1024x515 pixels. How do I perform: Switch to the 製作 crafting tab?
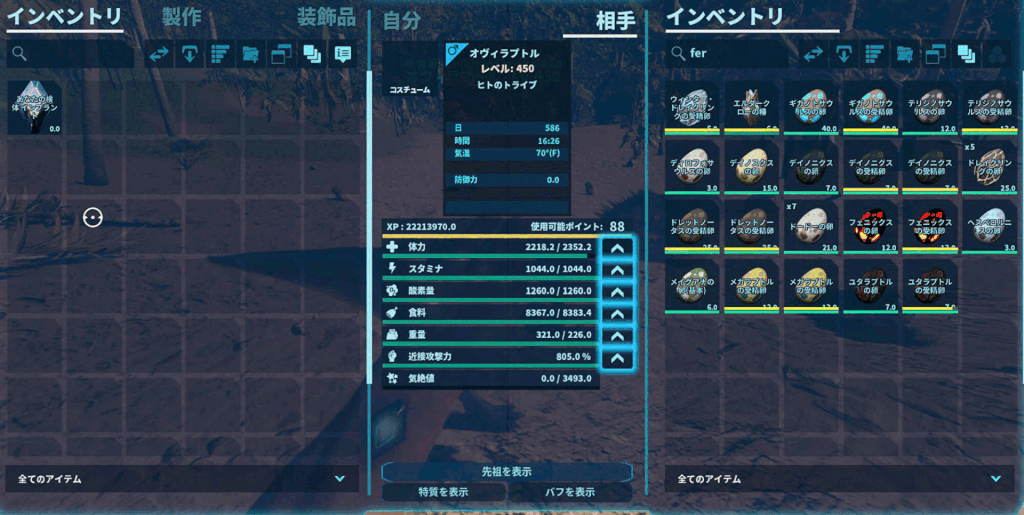tap(181, 17)
